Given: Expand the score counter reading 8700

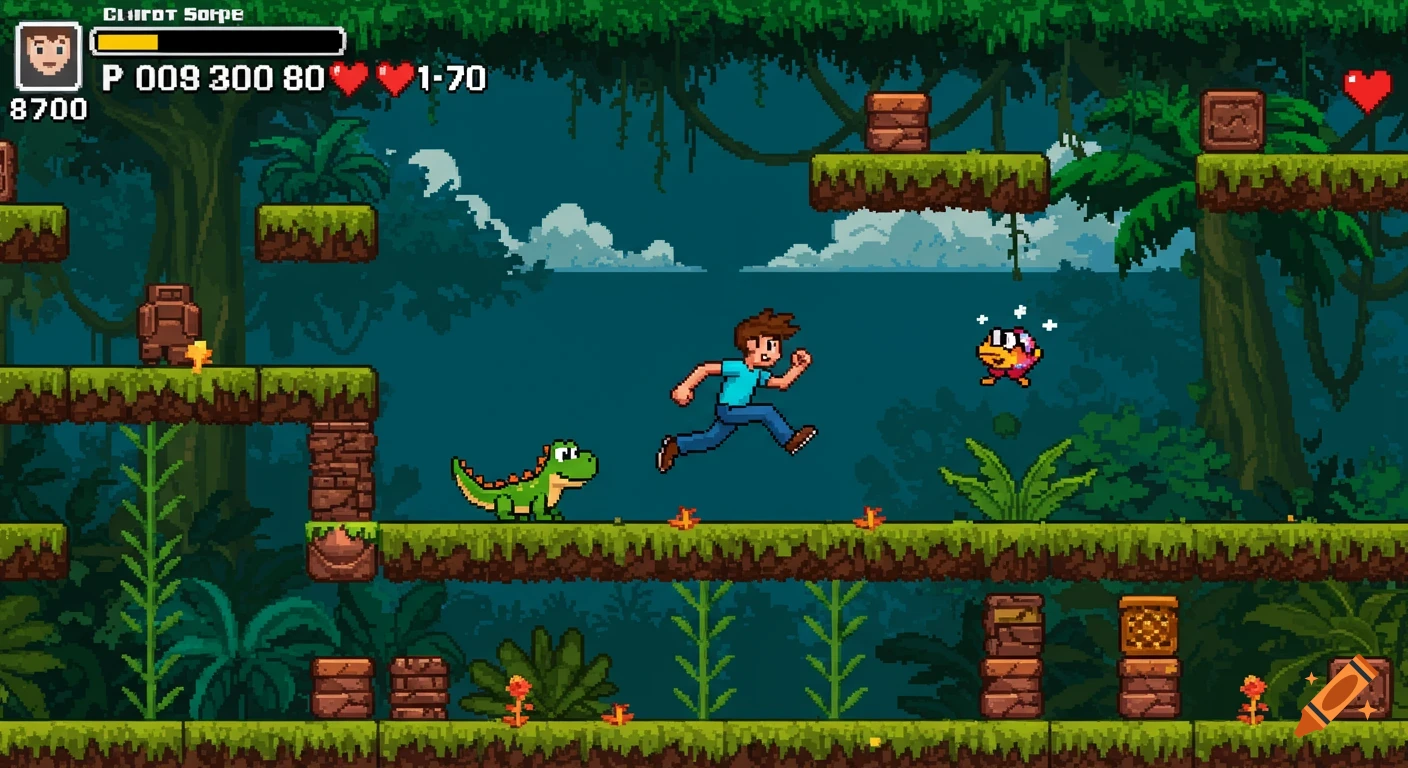Looking at the screenshot, I should pos(47,110).
